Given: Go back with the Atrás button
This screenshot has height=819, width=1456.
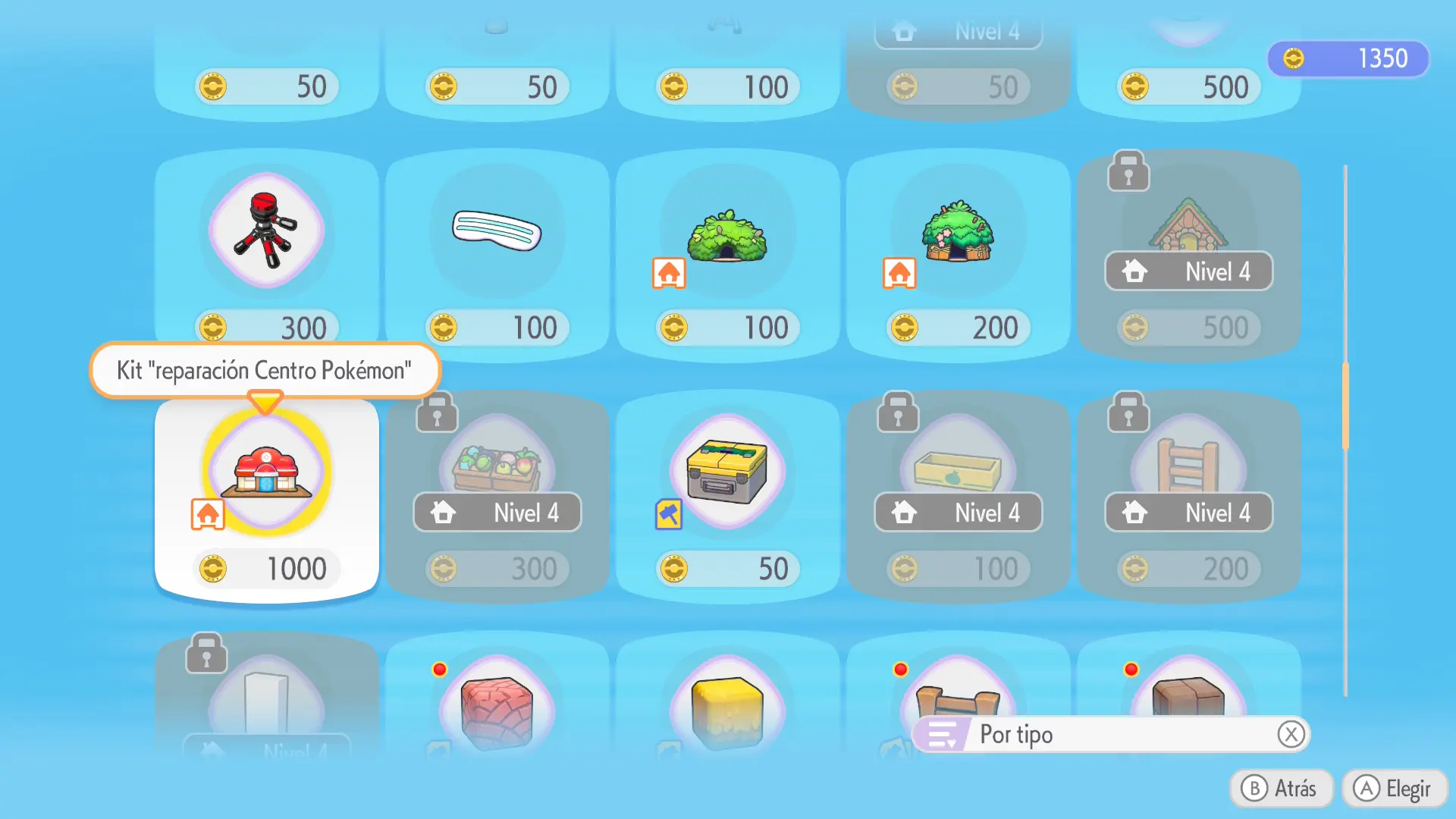Looking at the screenshot, I should click(x=1281, y=789).
